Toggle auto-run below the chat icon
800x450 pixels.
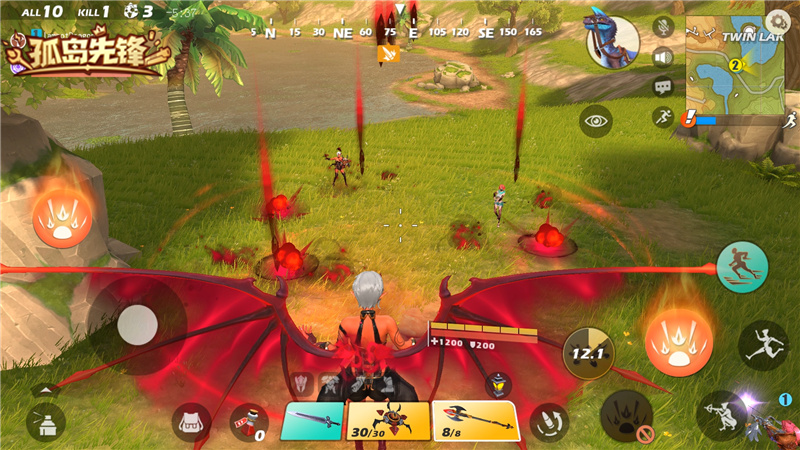[x=663, y=118]
